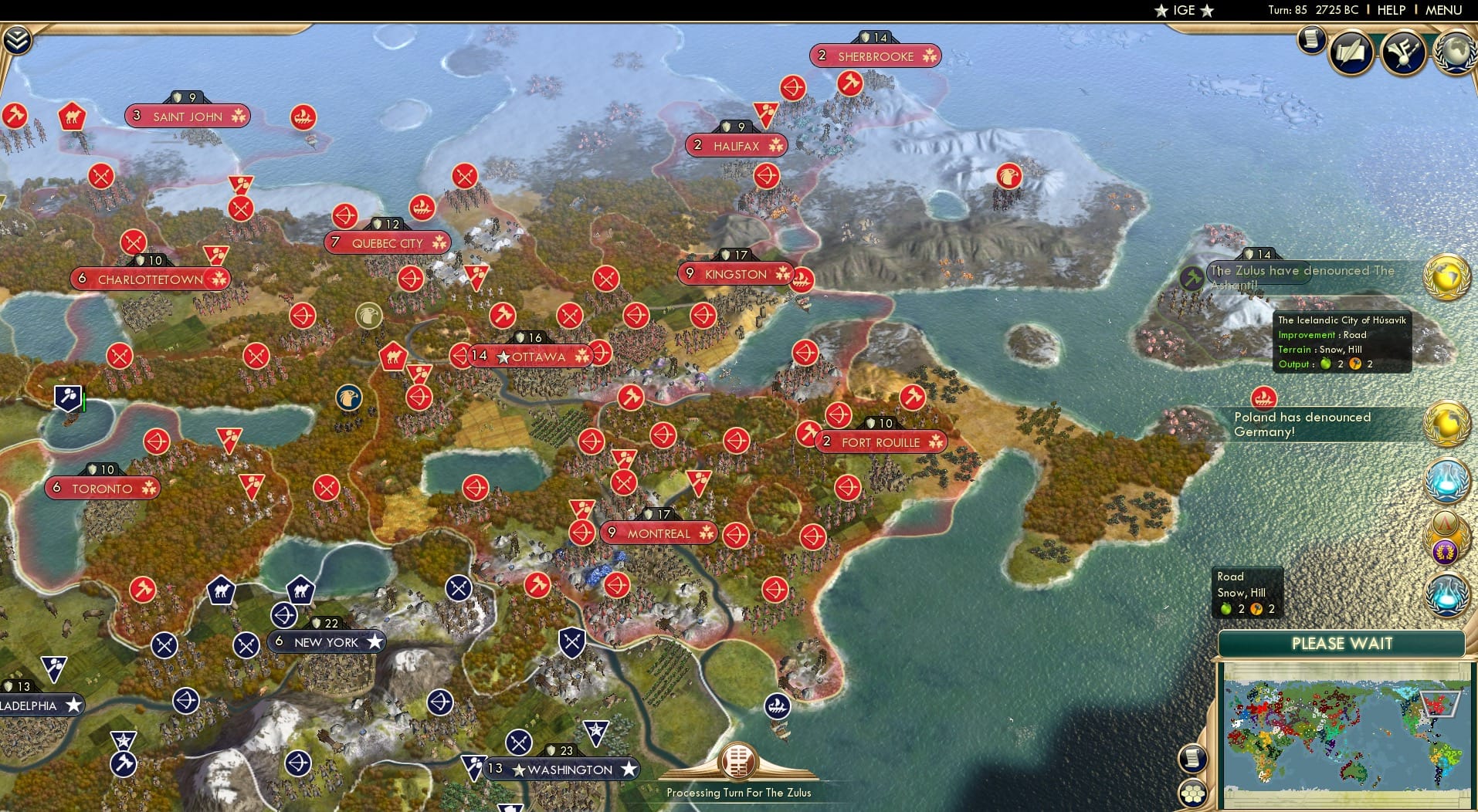
Task: Open map options above the strategic view icon
Action: 1195,760
